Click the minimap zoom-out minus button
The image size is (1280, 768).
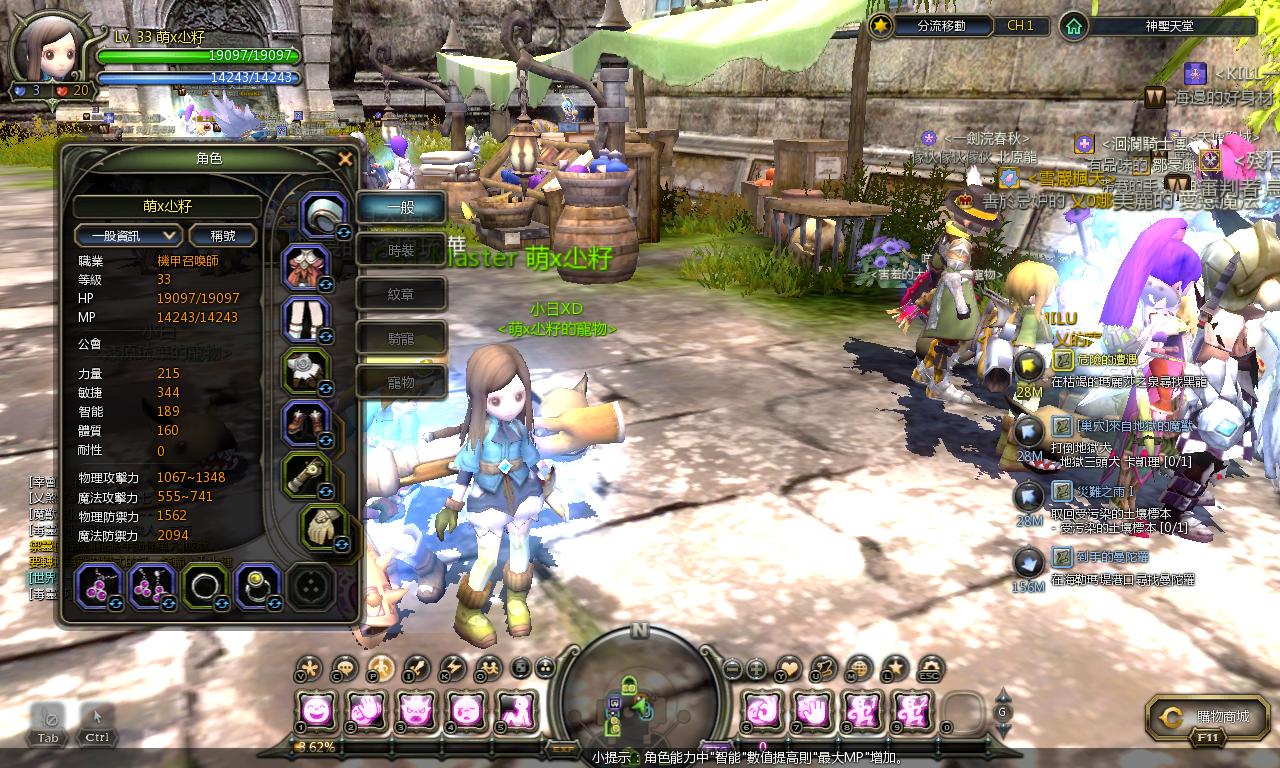tap(732, 668)
